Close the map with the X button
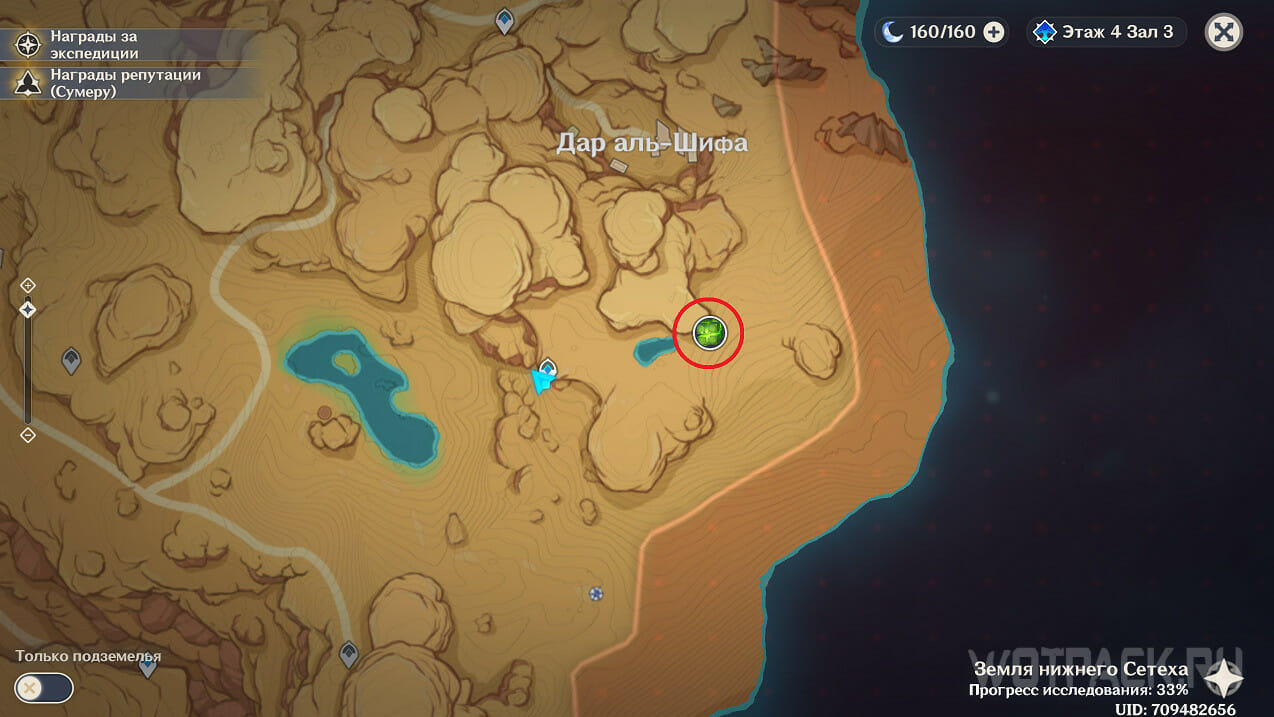Image resolution: width=1274 pixels, height=717 pixels. (x=1224, y=32)
